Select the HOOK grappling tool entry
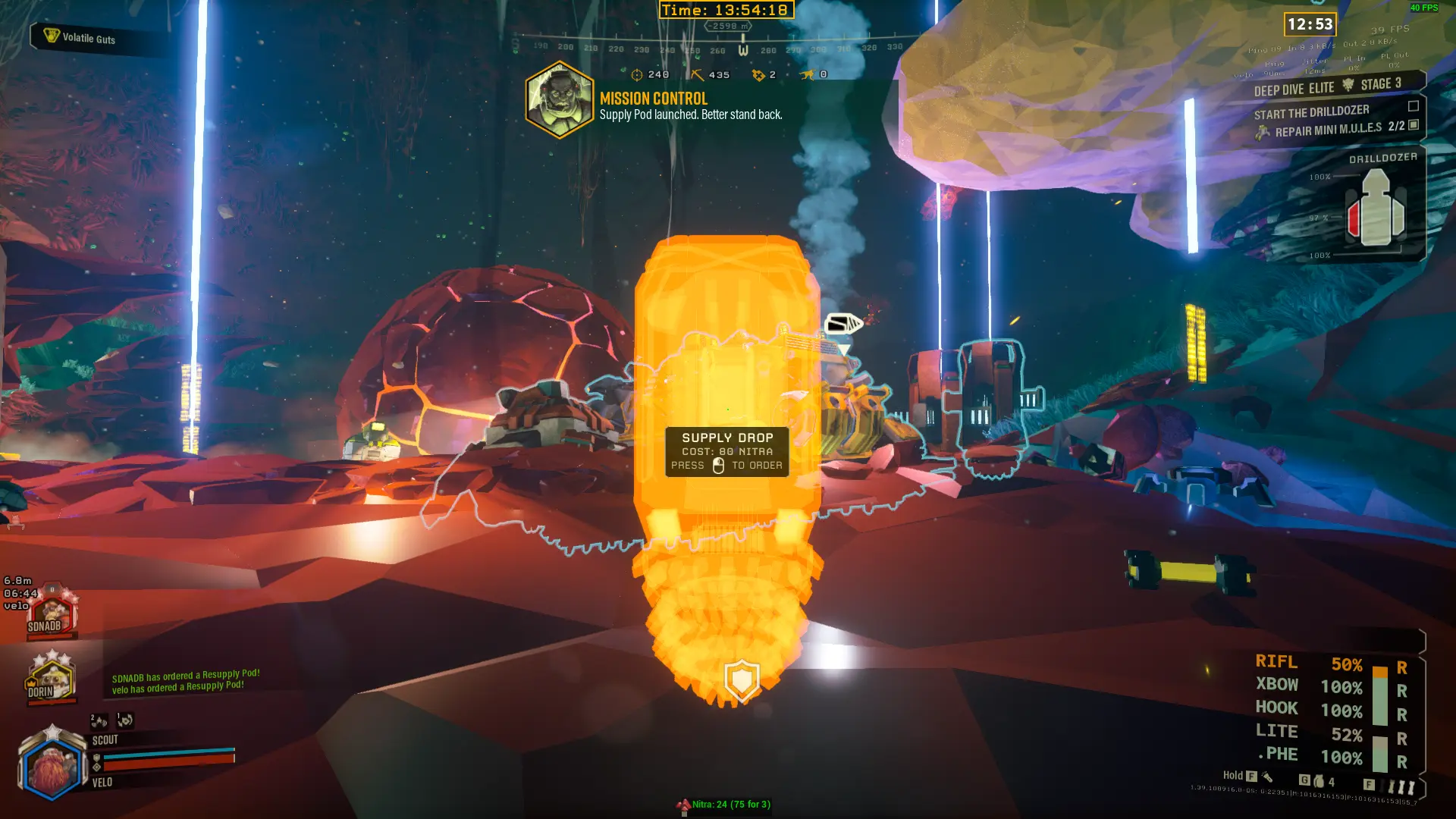Image resolution: width=1456 pixels, height=819 pixels. pos(1277,709)
